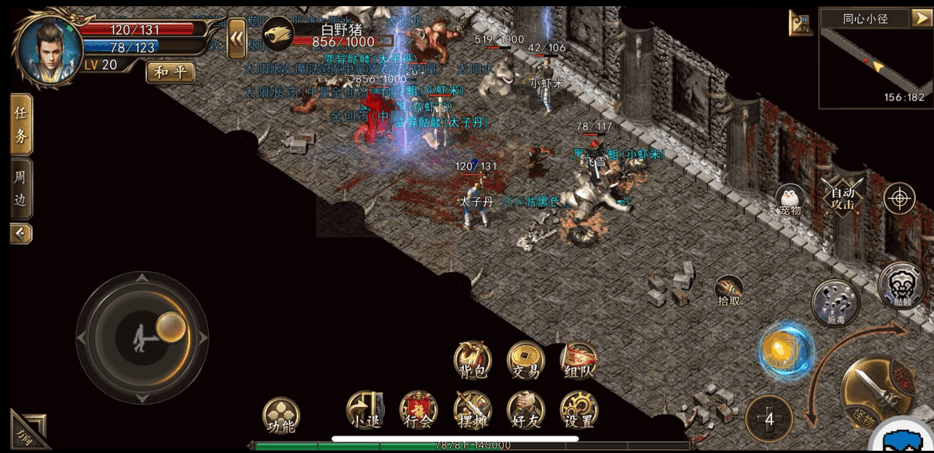Open the 组队 team menu

pyautogui.click(x=579, y=359)
